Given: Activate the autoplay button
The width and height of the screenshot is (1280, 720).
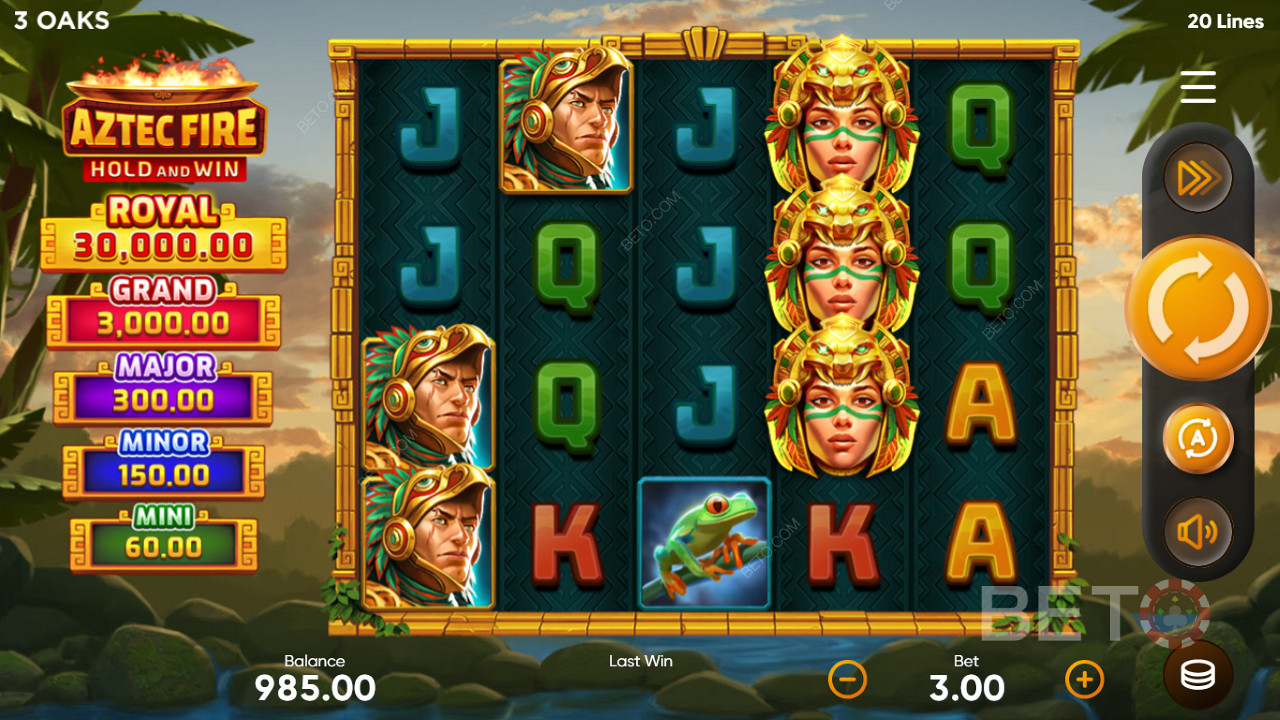Looking at the screenshot, I should pos(1198,438).
